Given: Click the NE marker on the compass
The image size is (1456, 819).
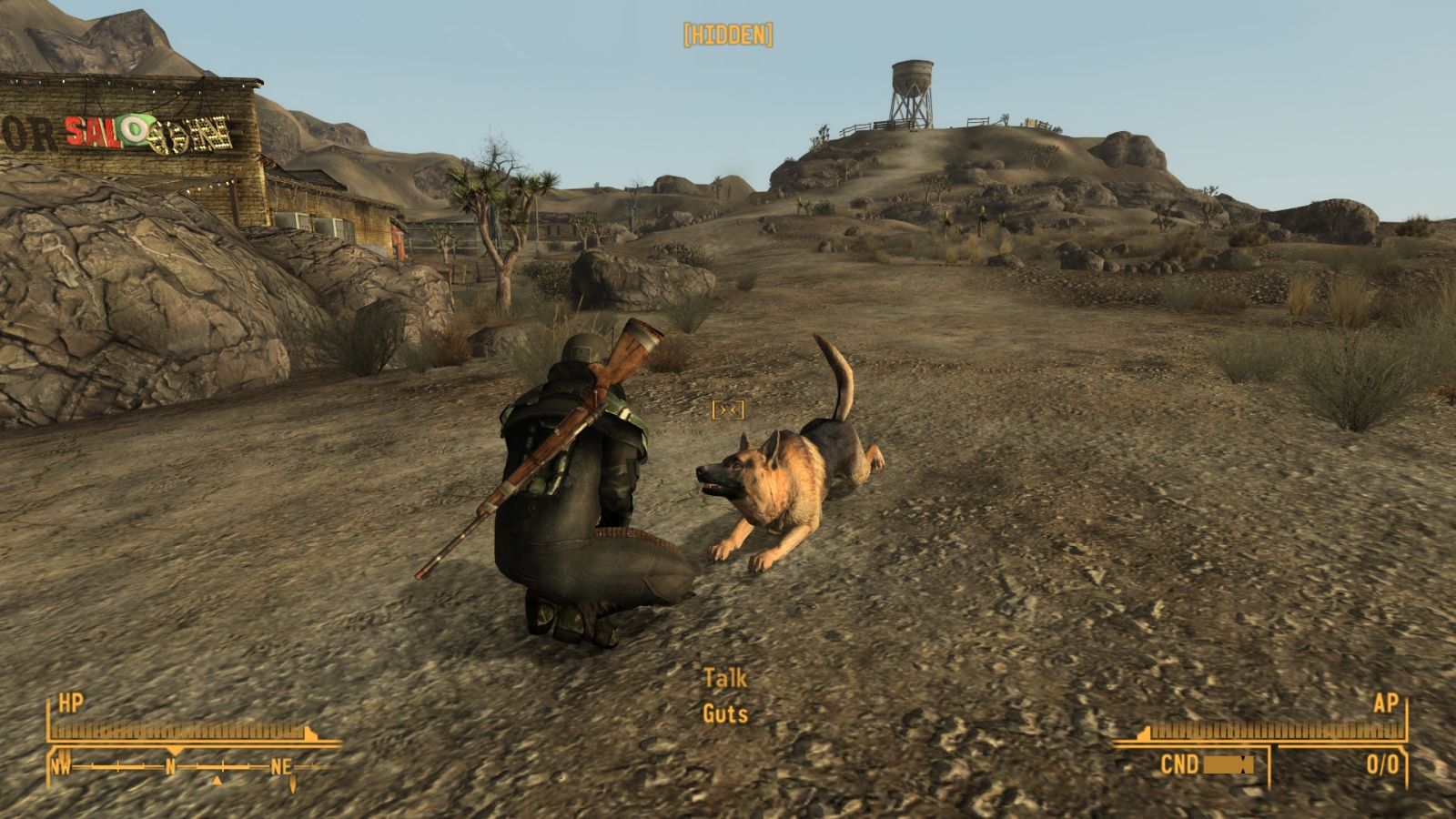Looking at the screenshot, I should tap(279, 767).
